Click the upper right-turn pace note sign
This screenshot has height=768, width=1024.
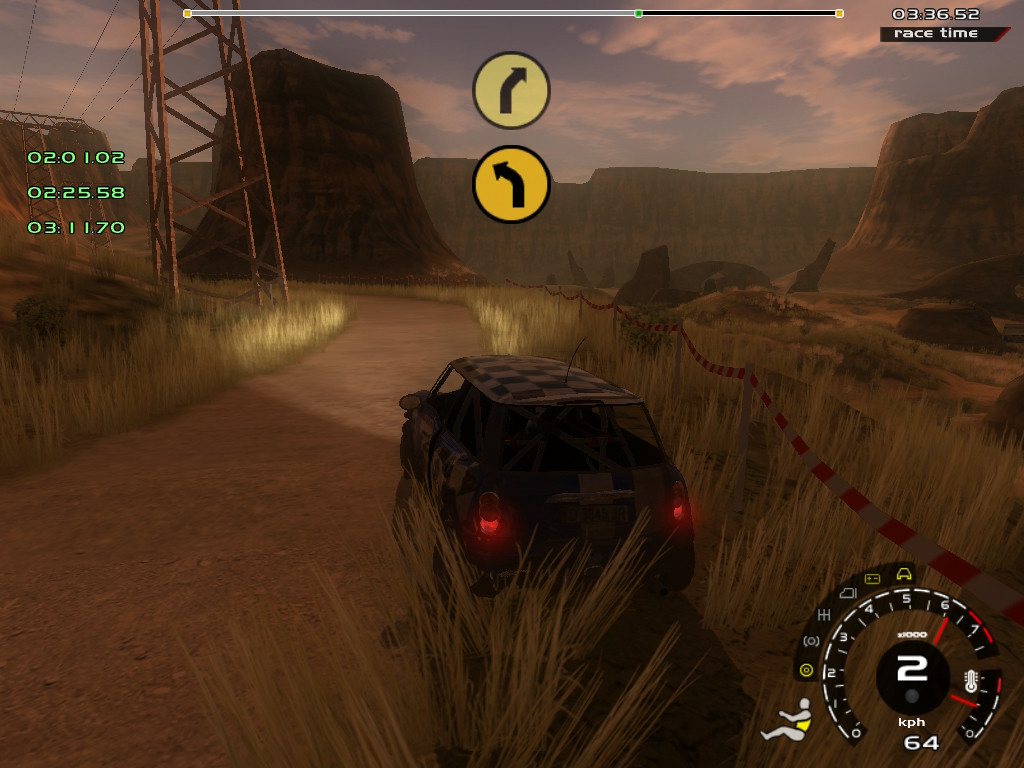(511, 90)
